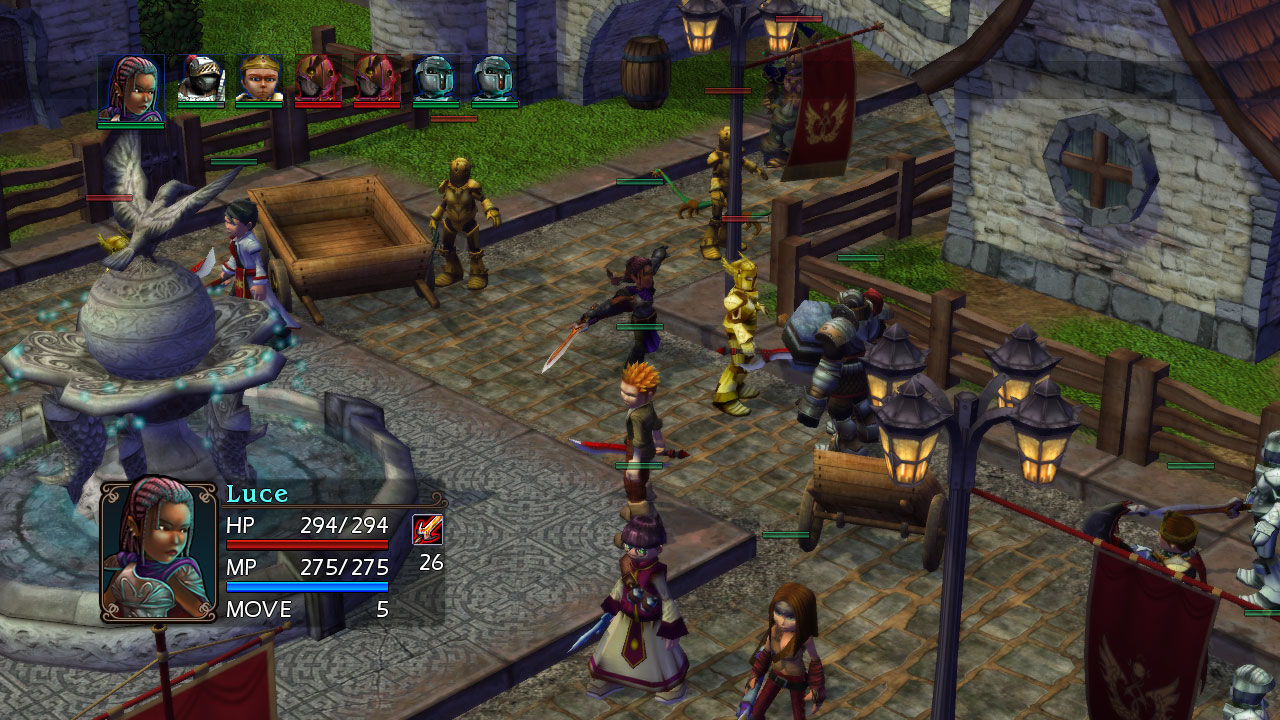The height and width of the screenshot is (720, 1280).
Task: Select Luce's portrait in the turn order bar
Action: 131,88
